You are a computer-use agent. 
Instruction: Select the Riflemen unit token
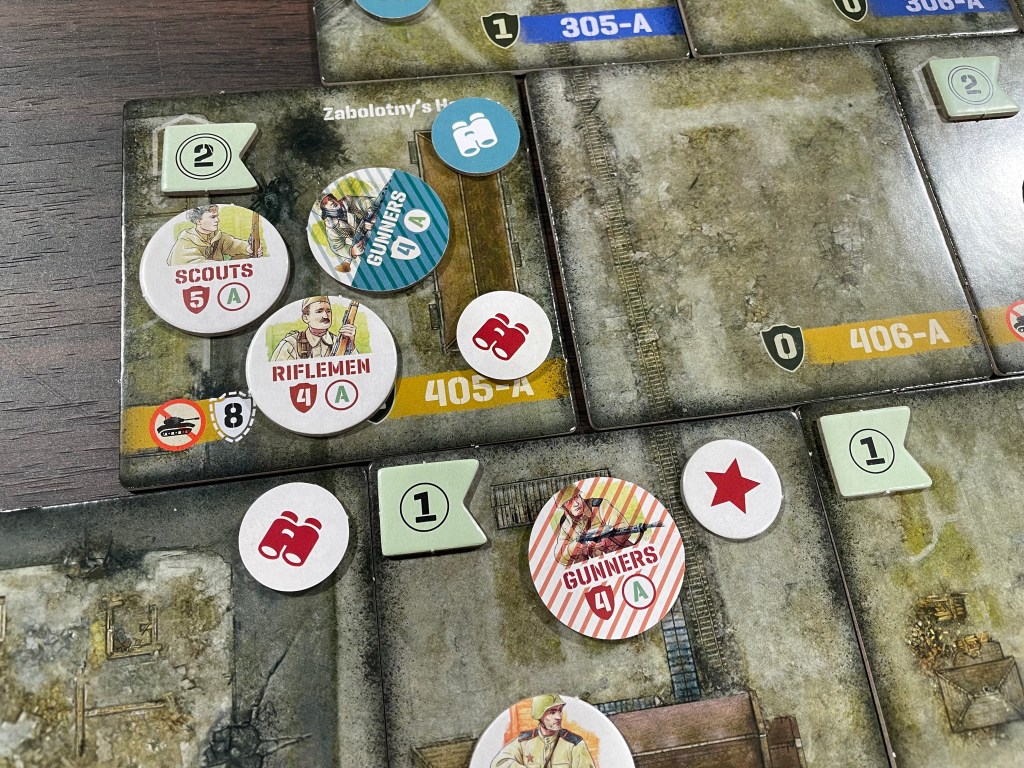click(x=321, y=365)
